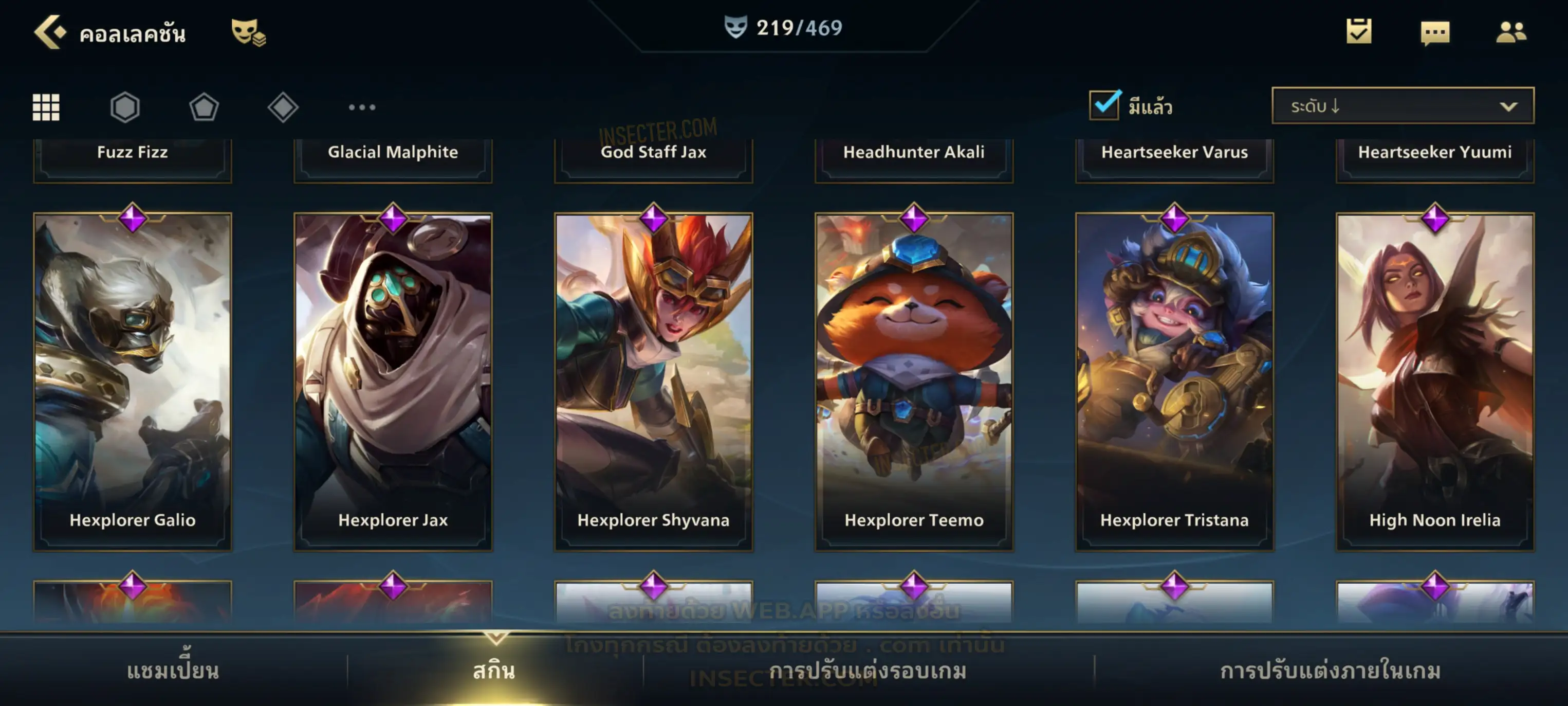
Task: Select the High Noon Irelia skin card
Action: (1435, 381)
